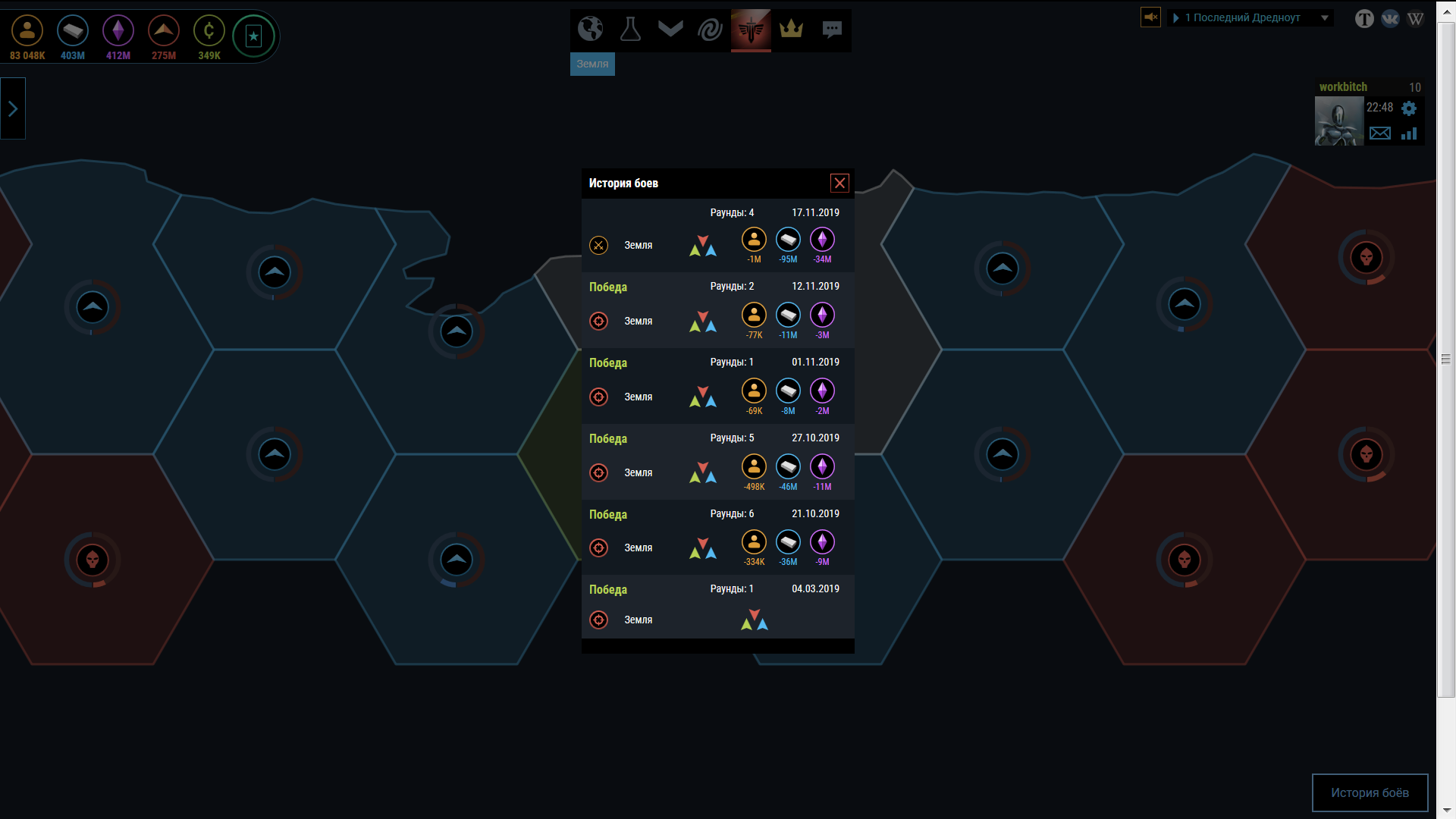The width and height of the screenshot is (1456, 819).
Task: Open the 04.03.2019 battle entry
Action: pyautogui.click(x=717, y=607)
